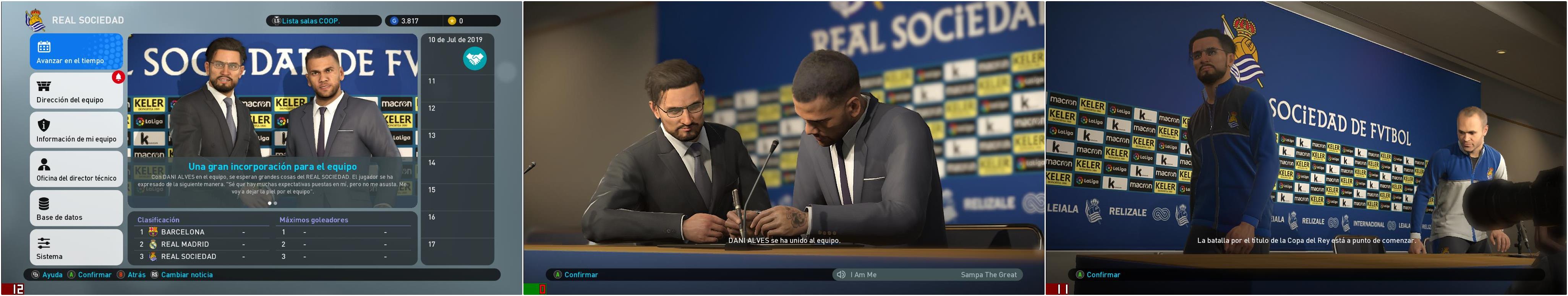Open Base de datos menu

76,208
